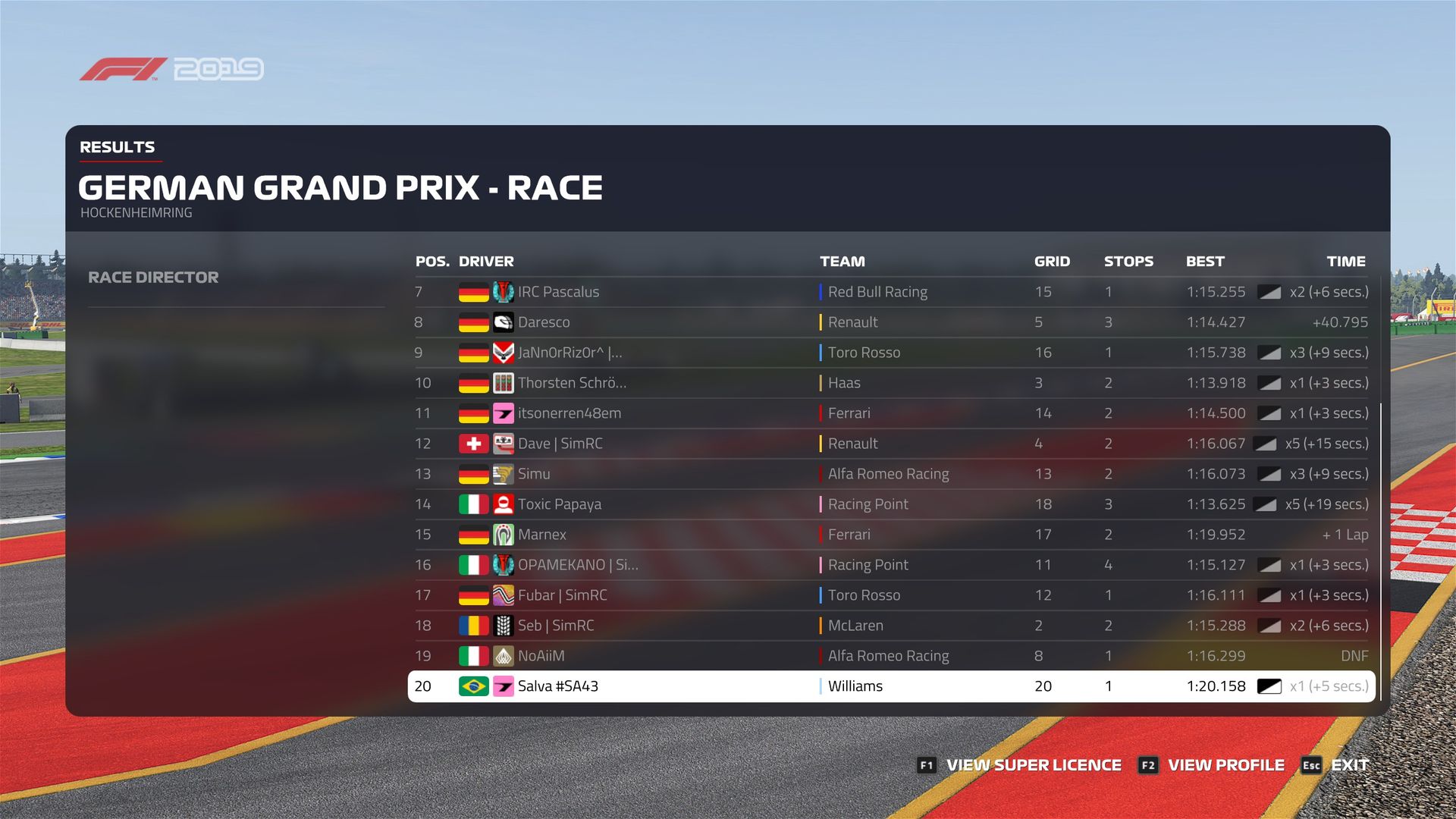Select itsonerren48em result row
Image resolution: width=1456 pixels, height=819 pixels.
891,413
